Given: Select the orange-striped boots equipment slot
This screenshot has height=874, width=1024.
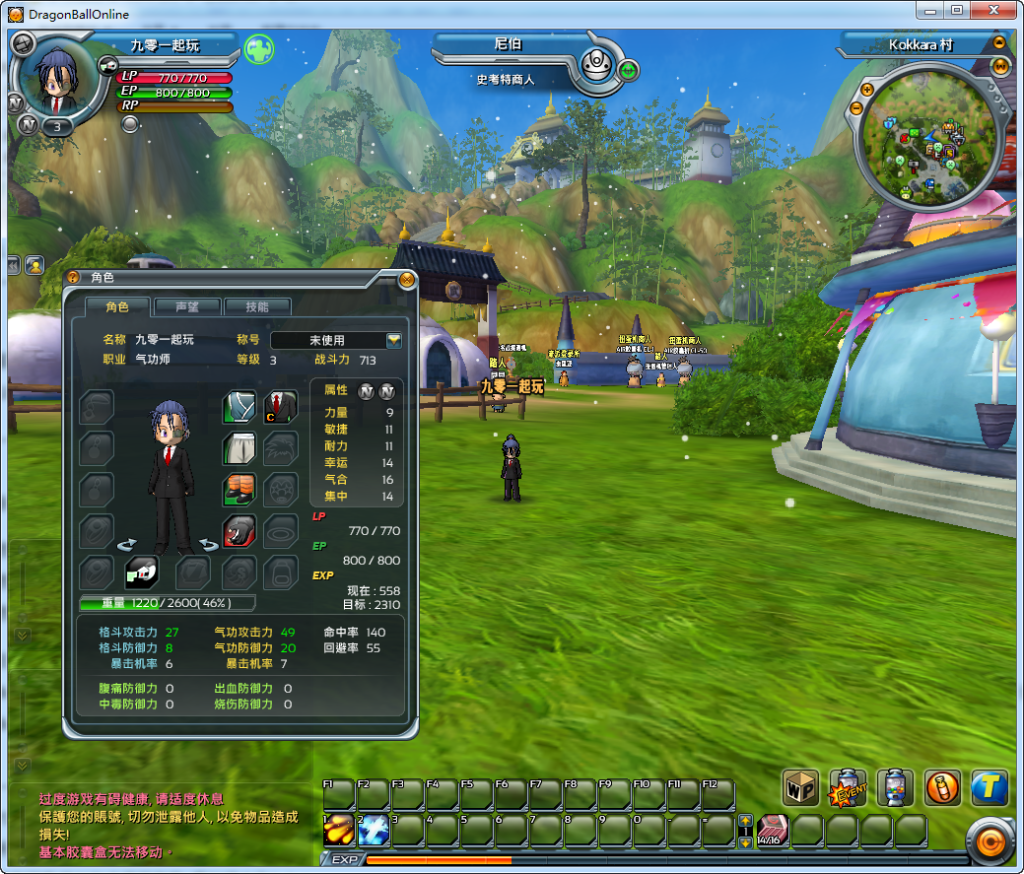Looking at the screenshot, I should [239, 489].
